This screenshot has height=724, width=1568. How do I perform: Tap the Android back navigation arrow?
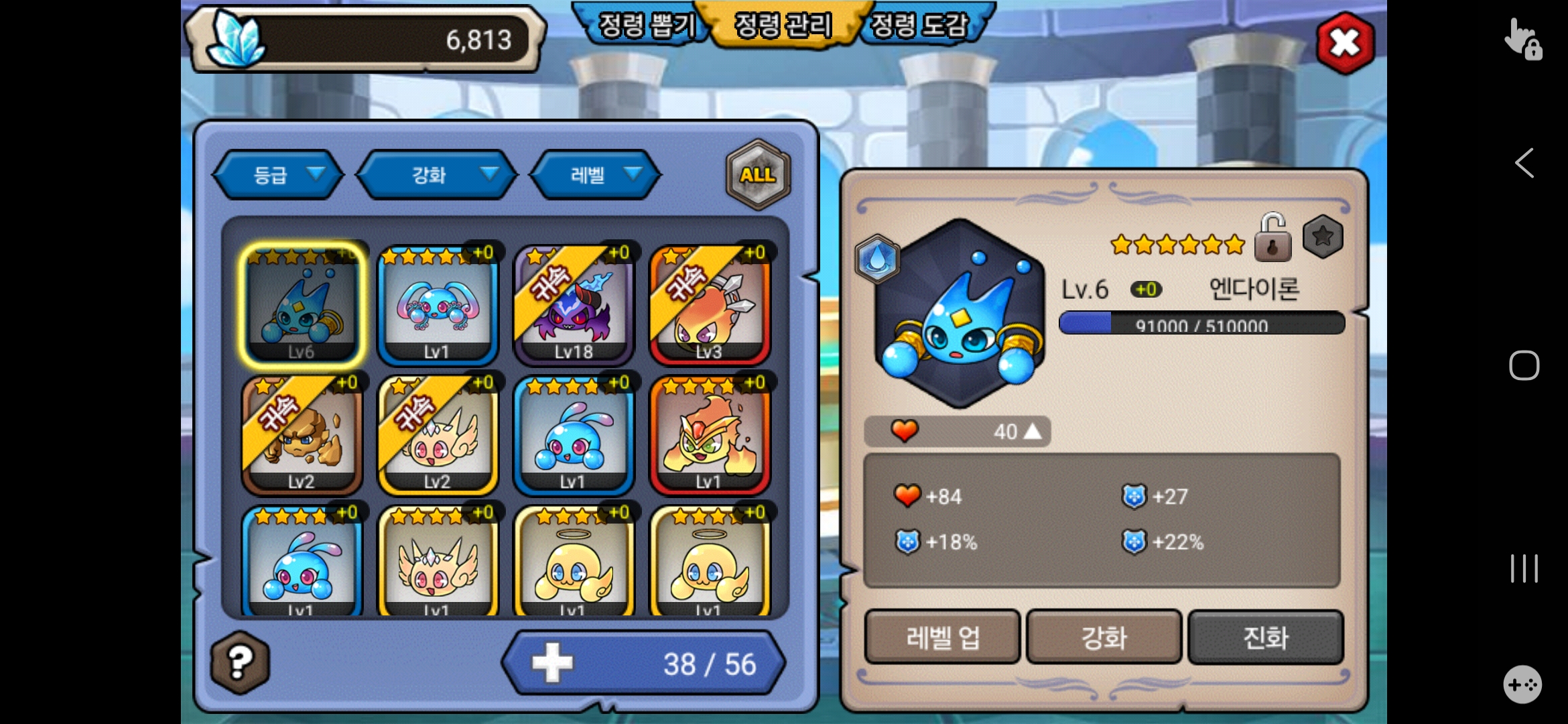click(1524, 163)
